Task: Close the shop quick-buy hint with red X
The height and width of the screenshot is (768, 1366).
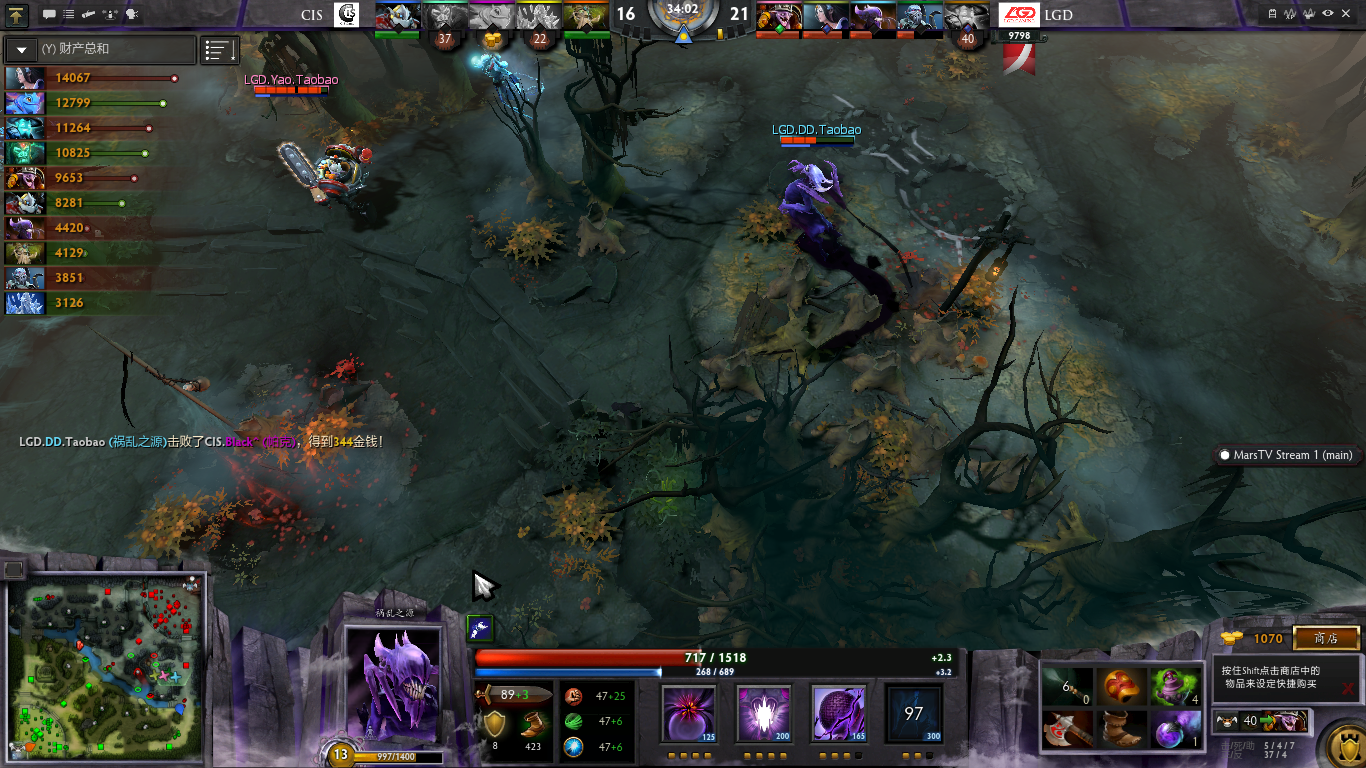Action: (x=1348, y=688)
